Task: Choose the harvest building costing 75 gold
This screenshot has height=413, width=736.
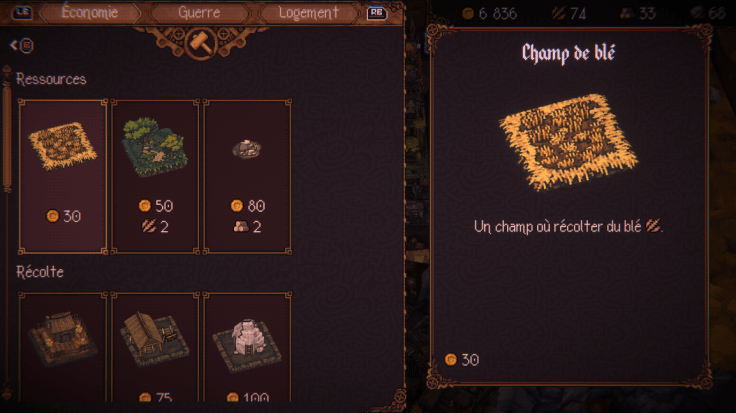Action: [154, 345]
